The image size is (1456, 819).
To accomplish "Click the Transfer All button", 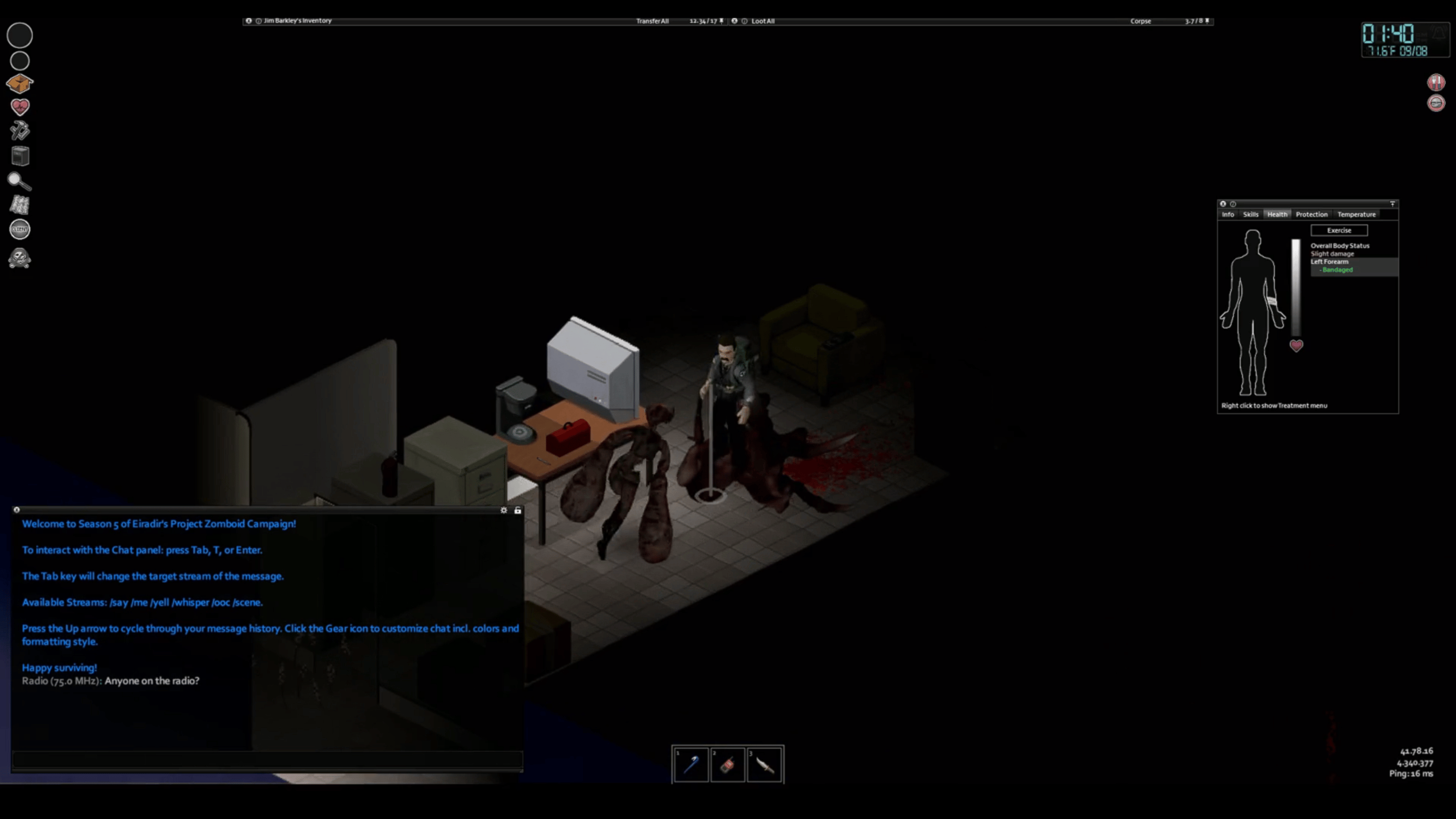I will click(x=652, y=21).
